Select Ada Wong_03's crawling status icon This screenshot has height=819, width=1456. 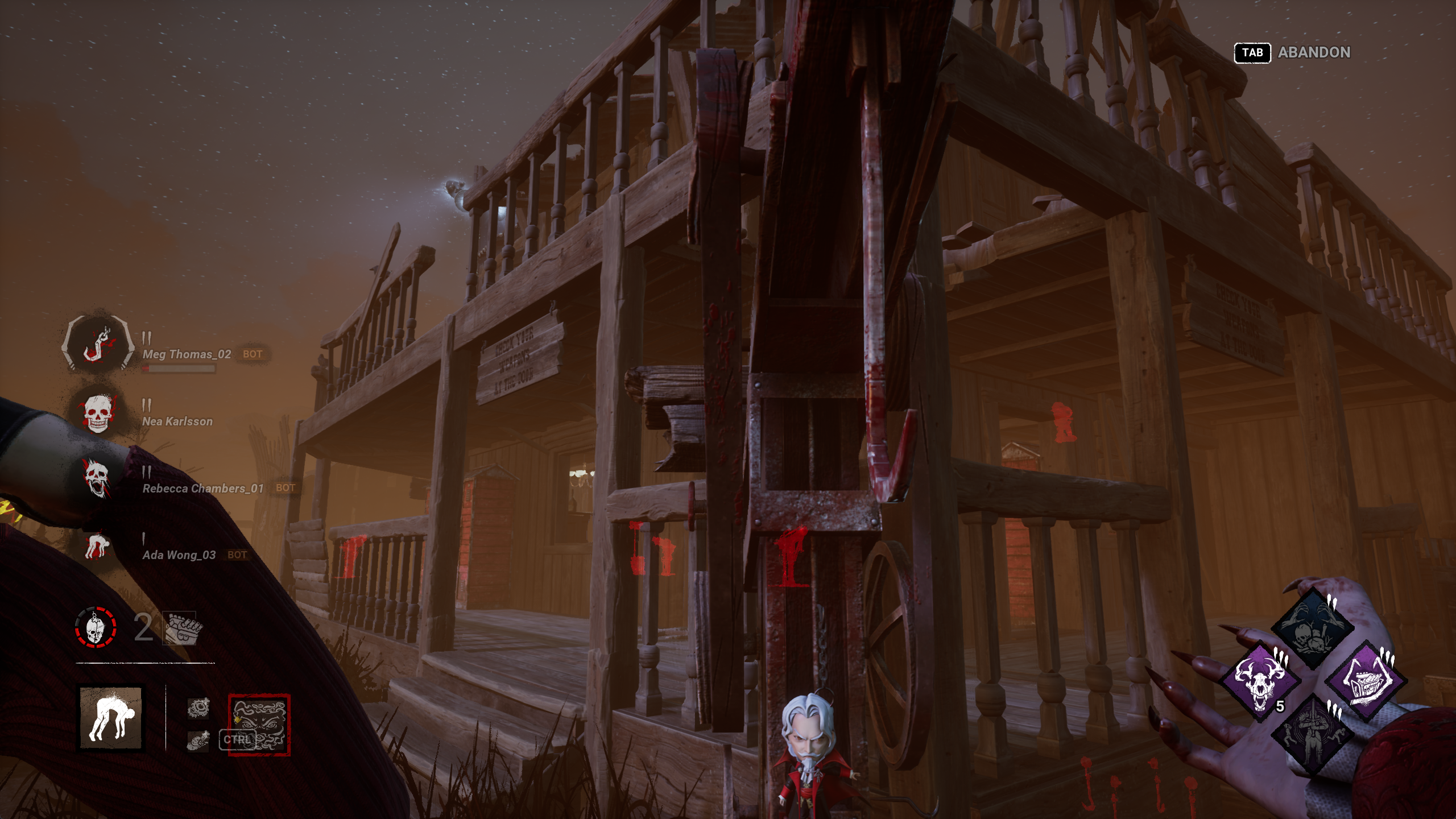coord(97,546)
